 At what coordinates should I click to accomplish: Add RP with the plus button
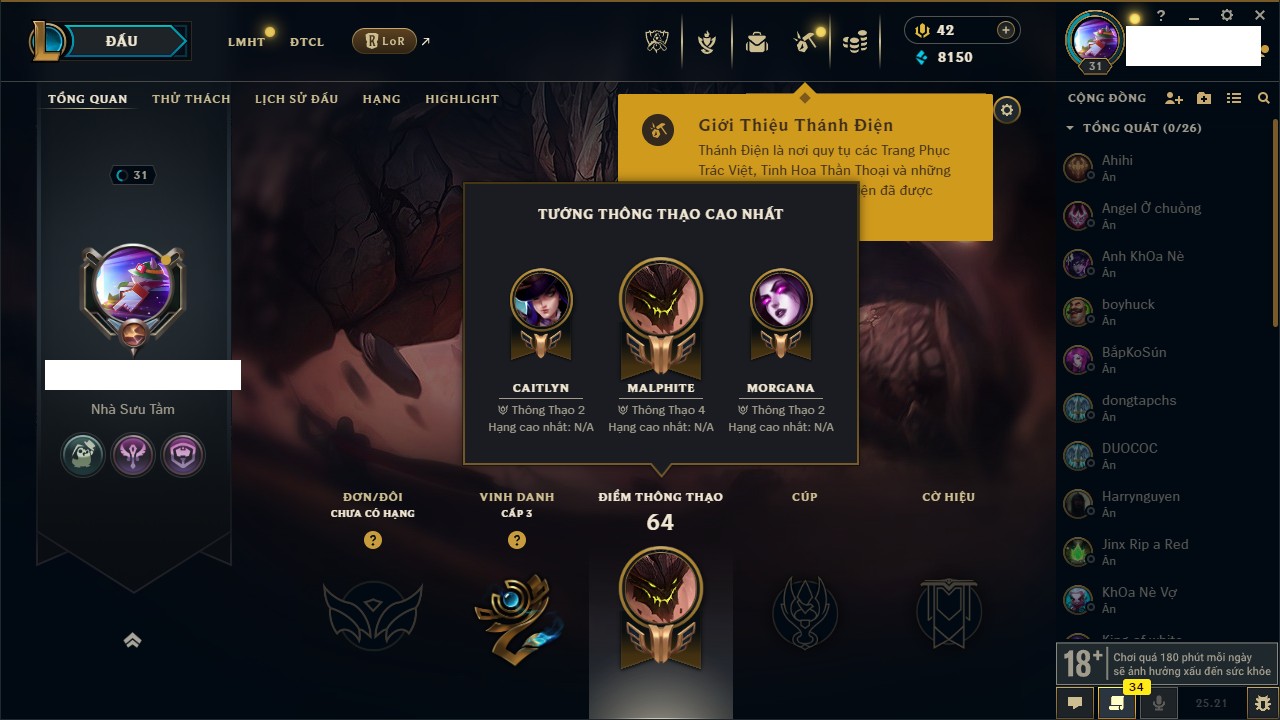pyautogui.click(x=1006, y=30)
